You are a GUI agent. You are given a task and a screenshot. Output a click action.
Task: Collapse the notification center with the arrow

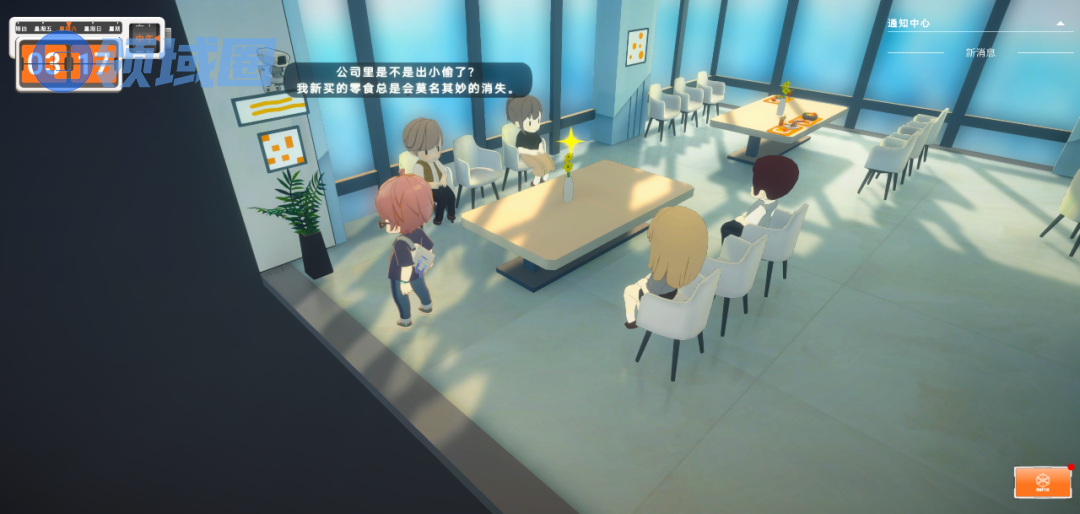1061,23
